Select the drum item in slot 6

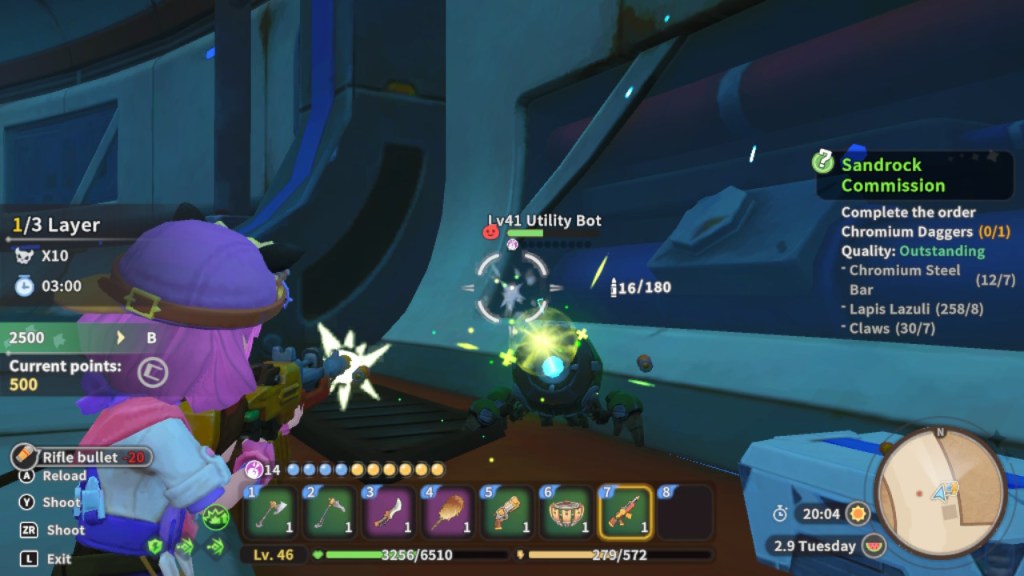click(566, 512)
